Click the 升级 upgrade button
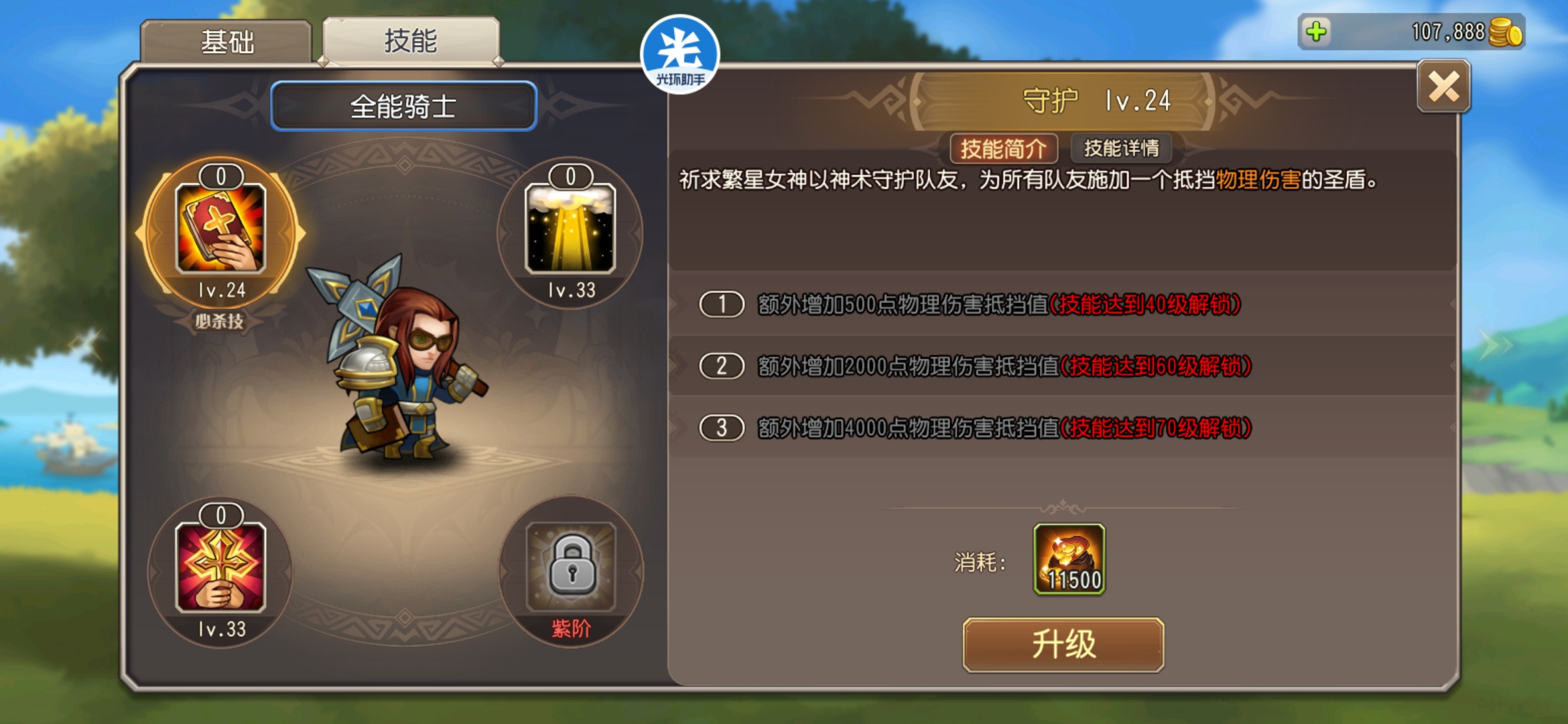1568x724 pixels. click(x=1063, y=644)
